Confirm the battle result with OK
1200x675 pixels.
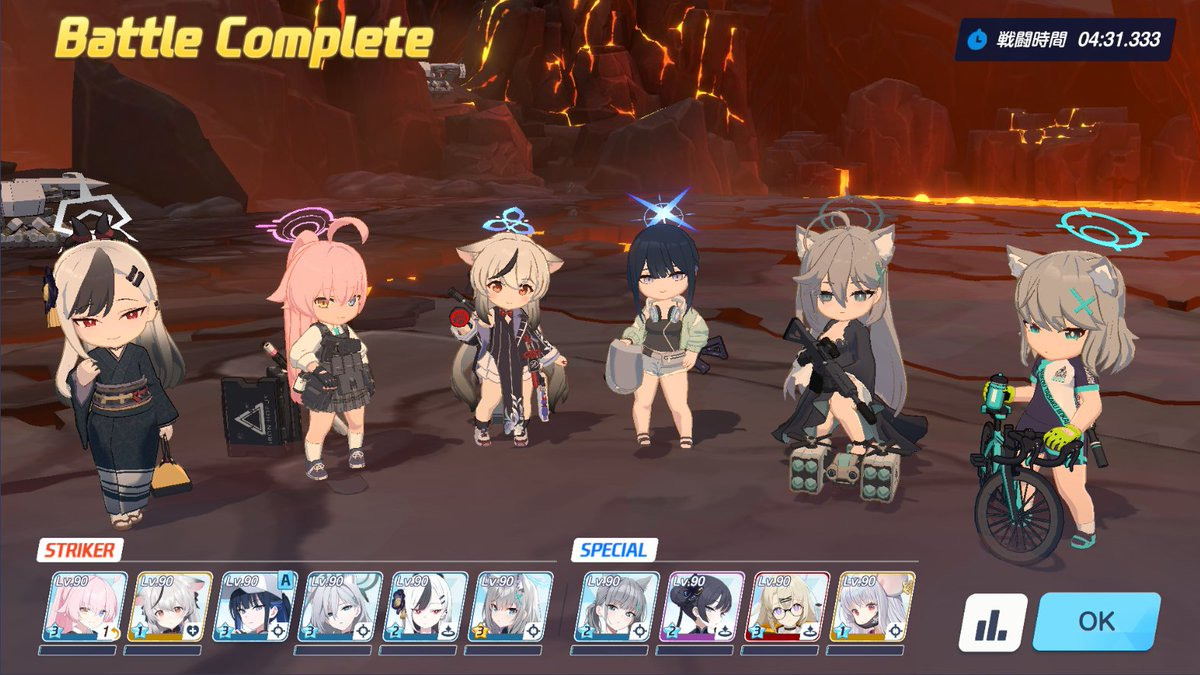pos(1096,621)
